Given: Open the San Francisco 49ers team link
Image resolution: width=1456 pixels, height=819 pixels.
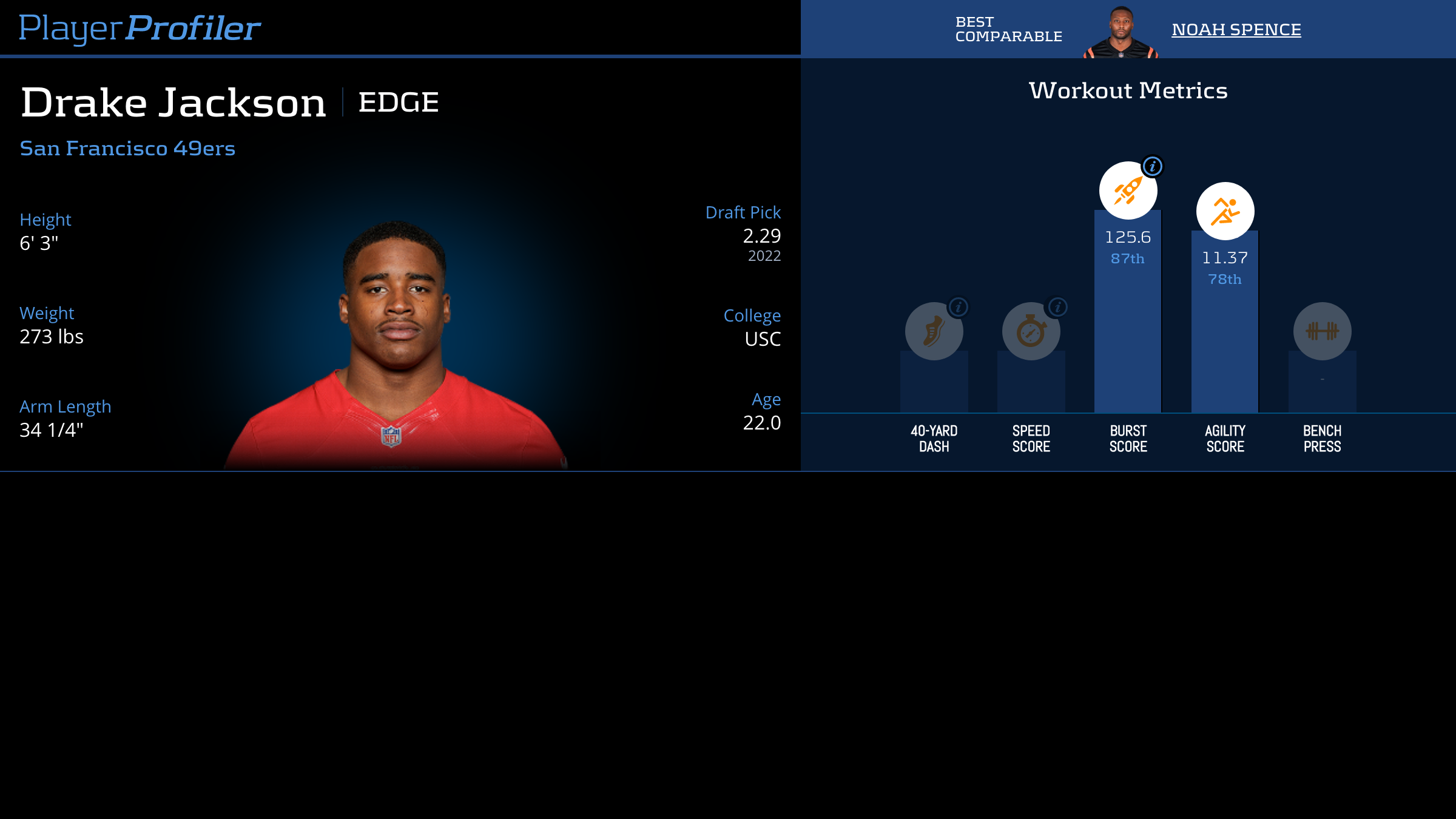Looking at the screenshot, I should click(127, 148).
